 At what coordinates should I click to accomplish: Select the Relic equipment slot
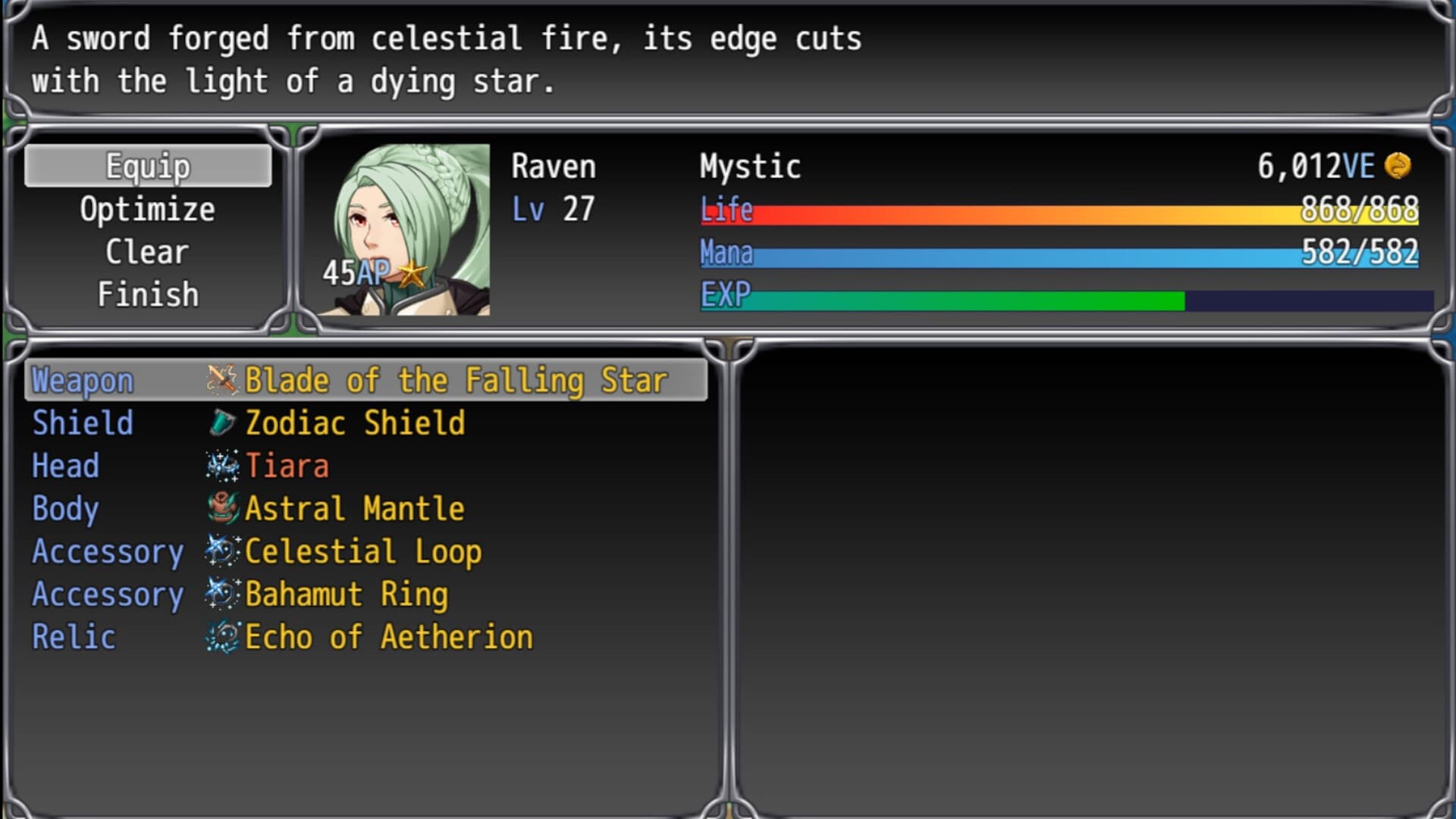(x=74, y=637)
